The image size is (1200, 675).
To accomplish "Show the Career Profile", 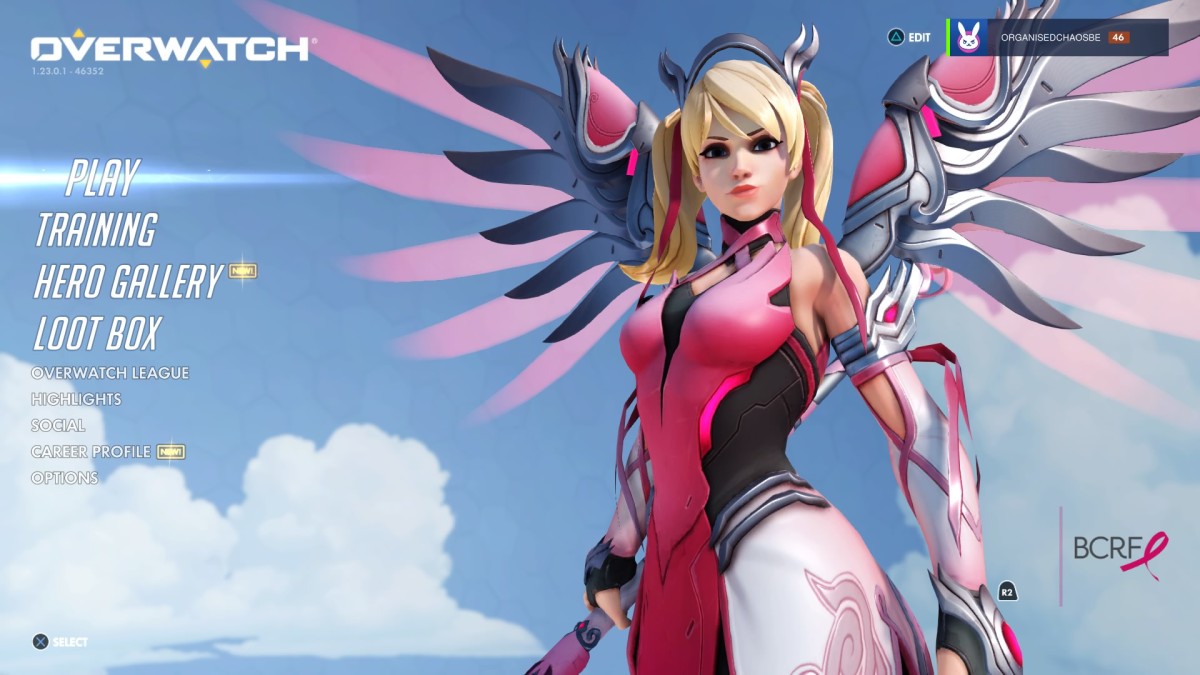I will click(91, 452).
